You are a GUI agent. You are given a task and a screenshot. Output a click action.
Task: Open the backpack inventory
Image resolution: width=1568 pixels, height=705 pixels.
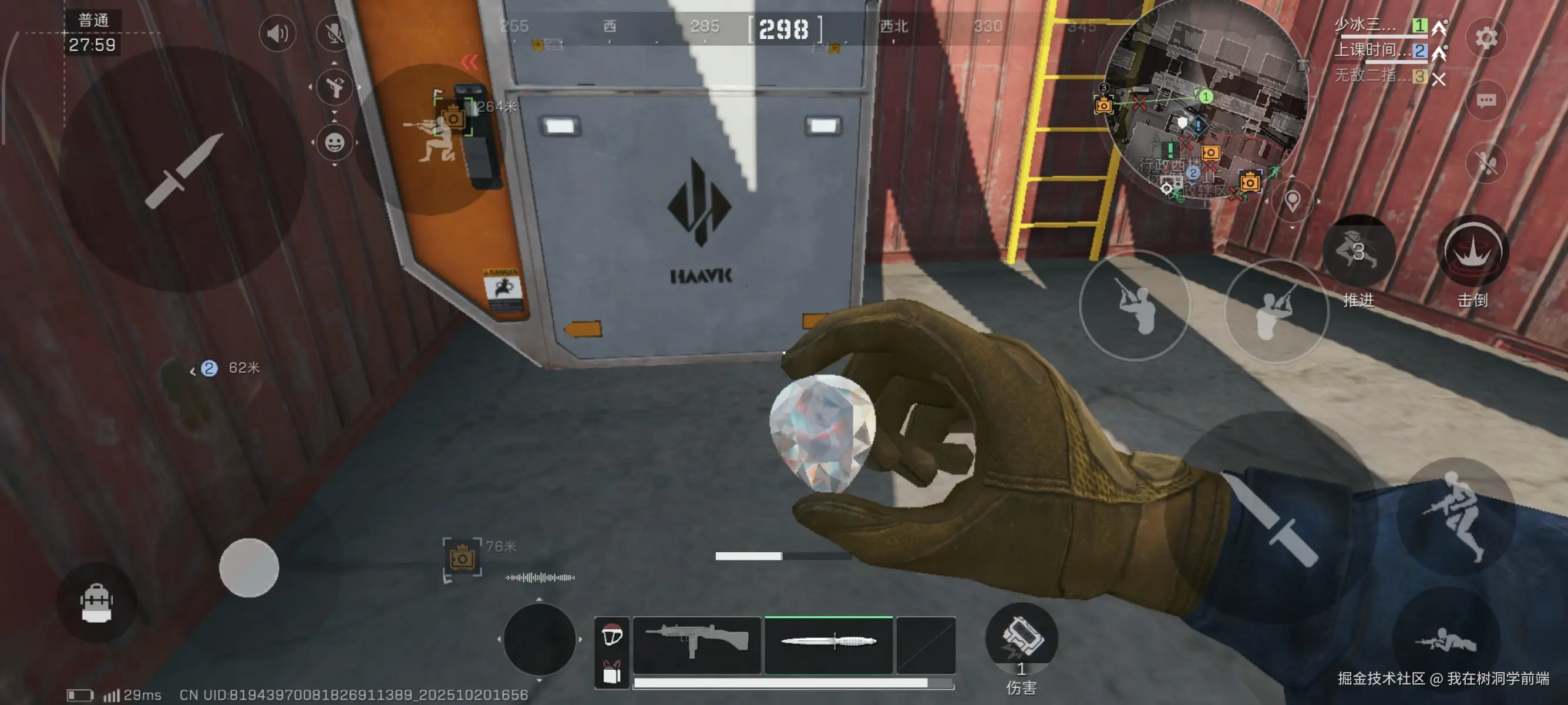(96, 603)
